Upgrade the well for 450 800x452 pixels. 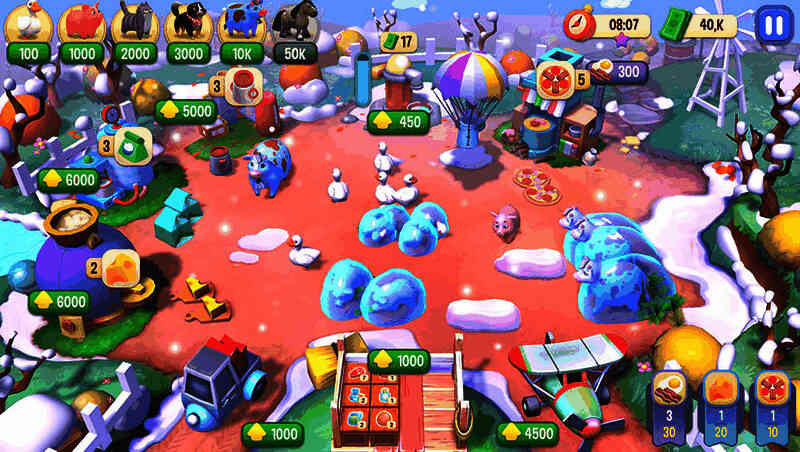398,122
